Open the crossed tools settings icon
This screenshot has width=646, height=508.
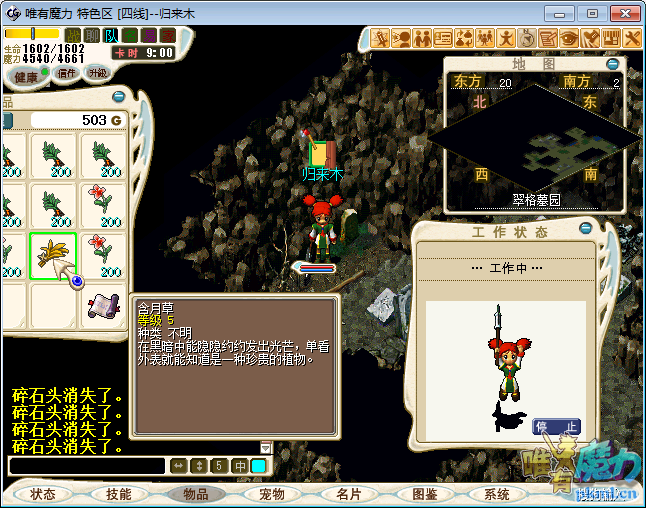pos(631,38)
